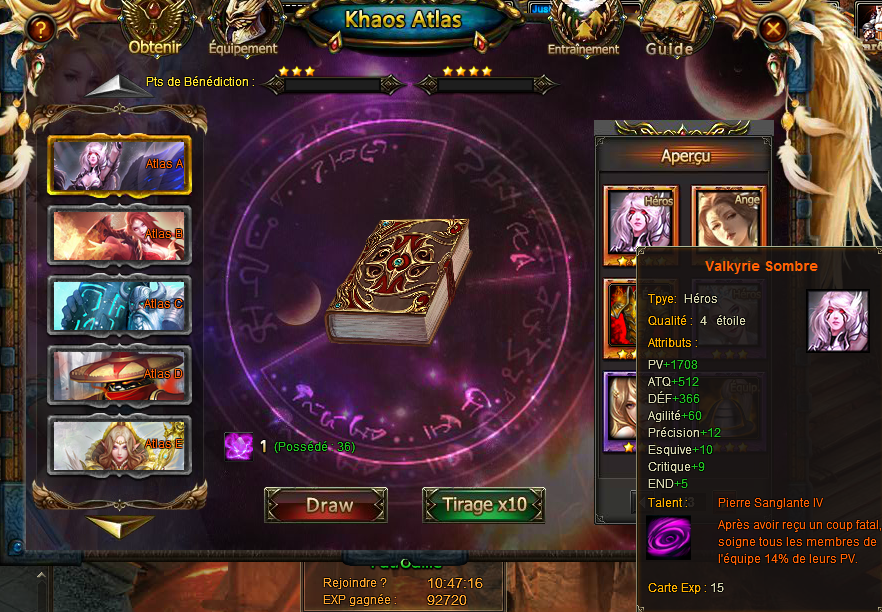Open the Entraînement tab
Image resolution: width=882 pixels, height=612 pixels.
(584, 30)
